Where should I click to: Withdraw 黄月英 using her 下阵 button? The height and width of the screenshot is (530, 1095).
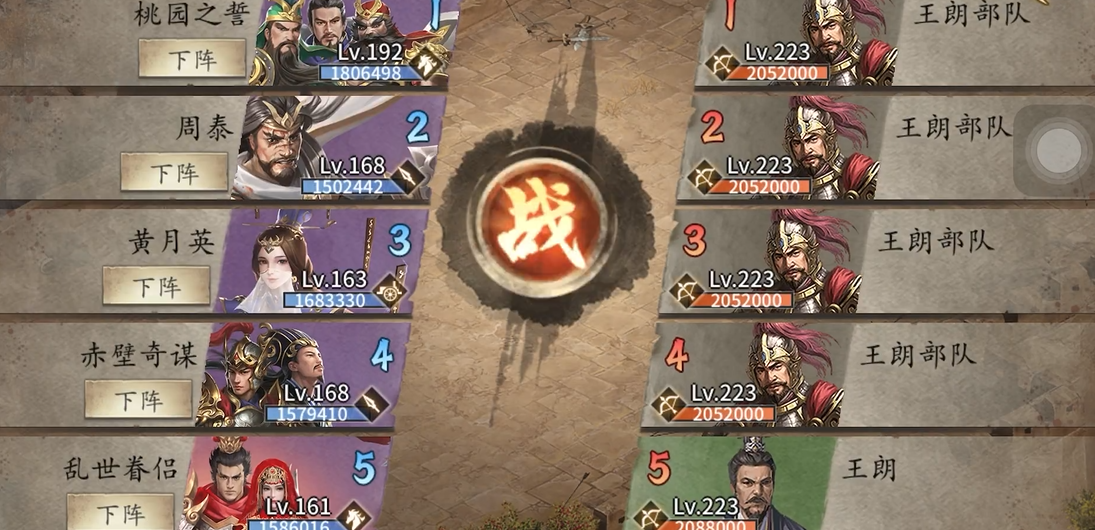tap(157, 286)
